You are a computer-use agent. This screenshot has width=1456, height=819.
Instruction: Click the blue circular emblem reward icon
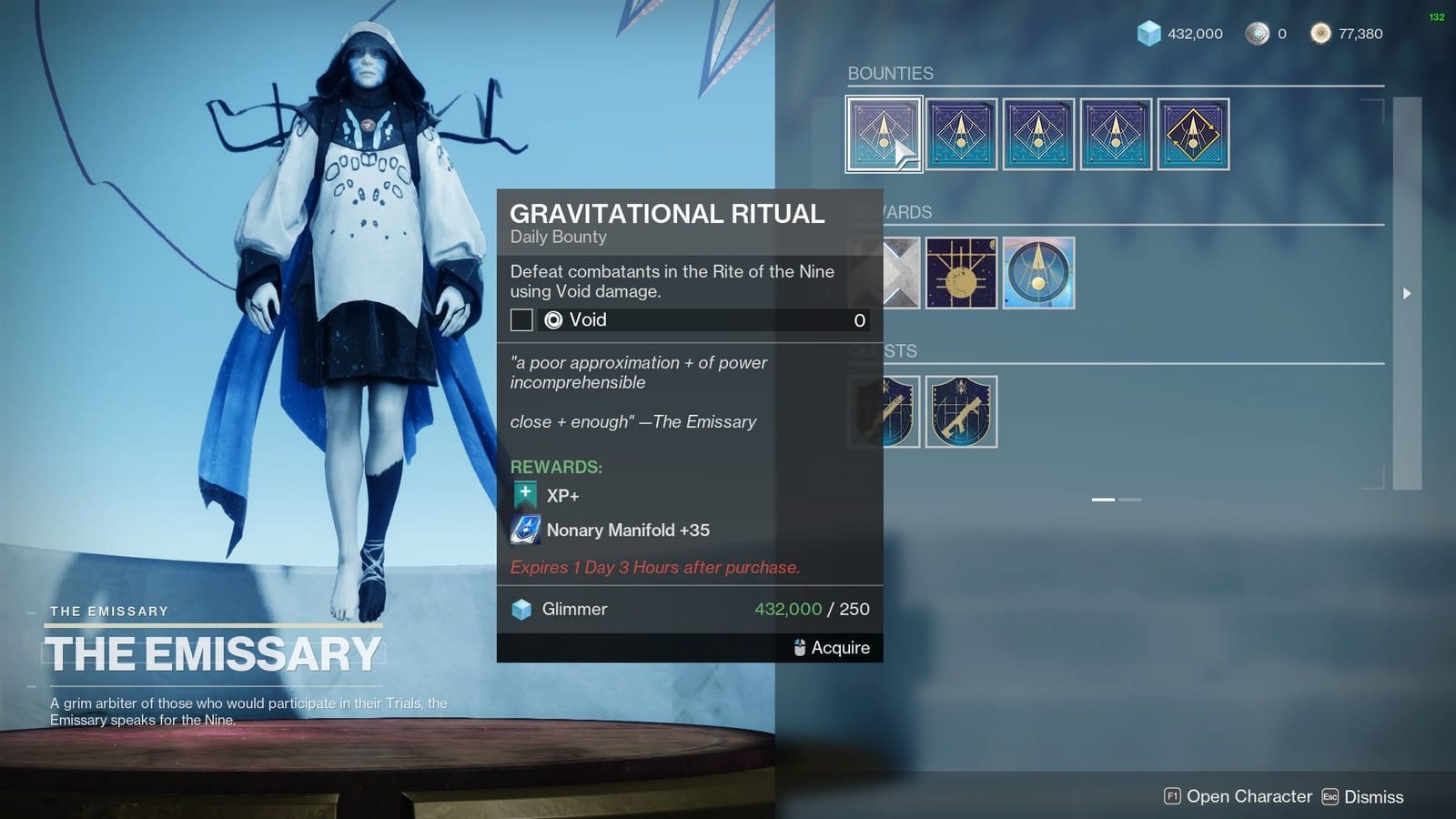pyautogui.click(x=1038, y=273)
